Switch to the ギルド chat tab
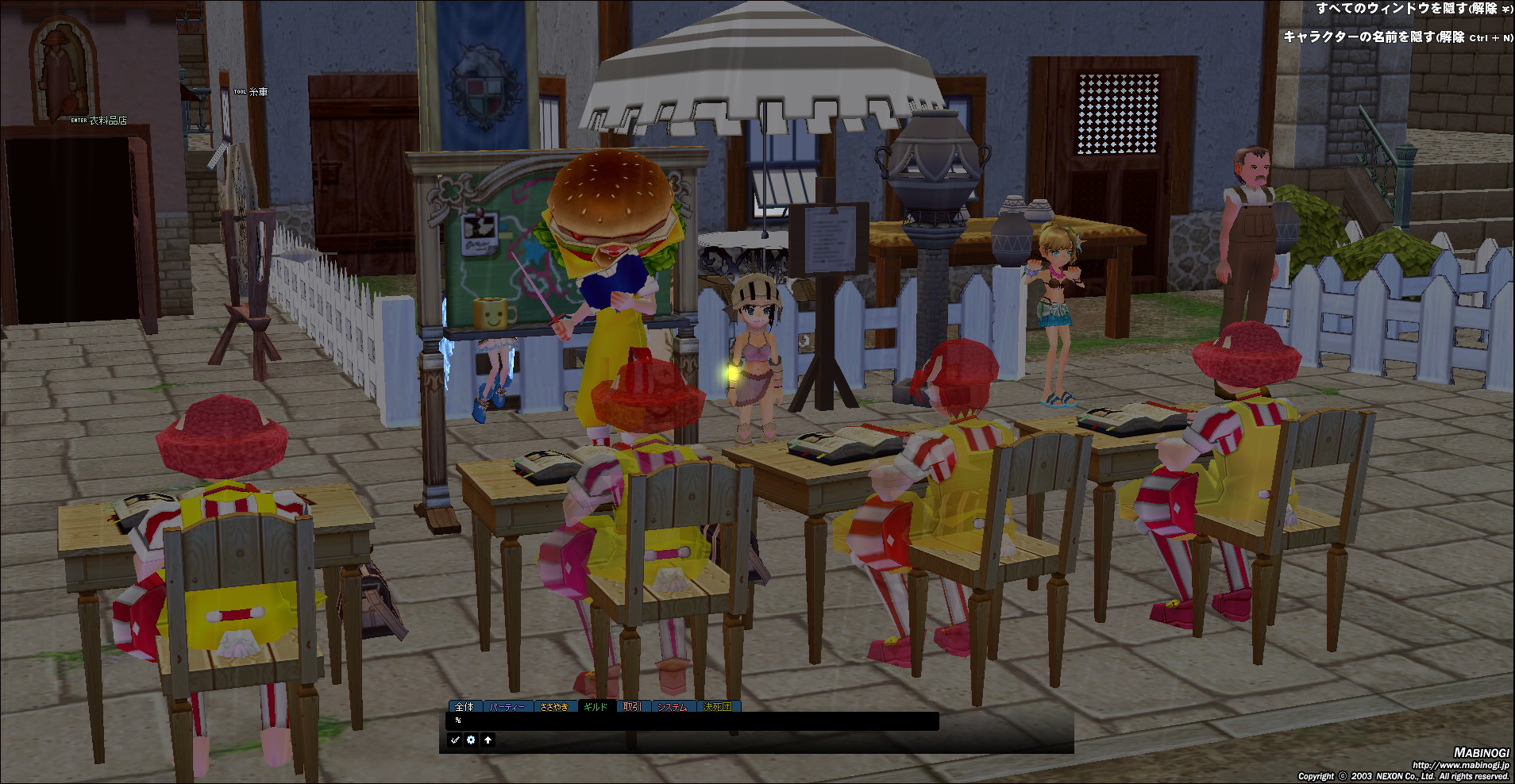 (595, 706)
